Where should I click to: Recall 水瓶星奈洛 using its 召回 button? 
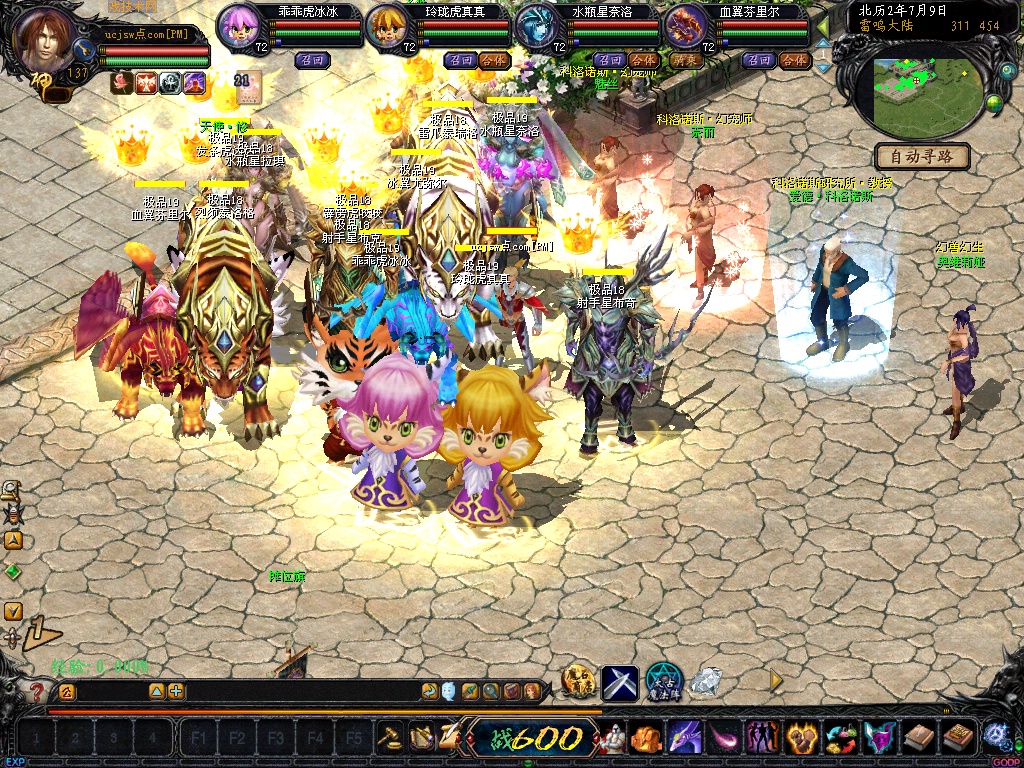click(x=609, y=60)
